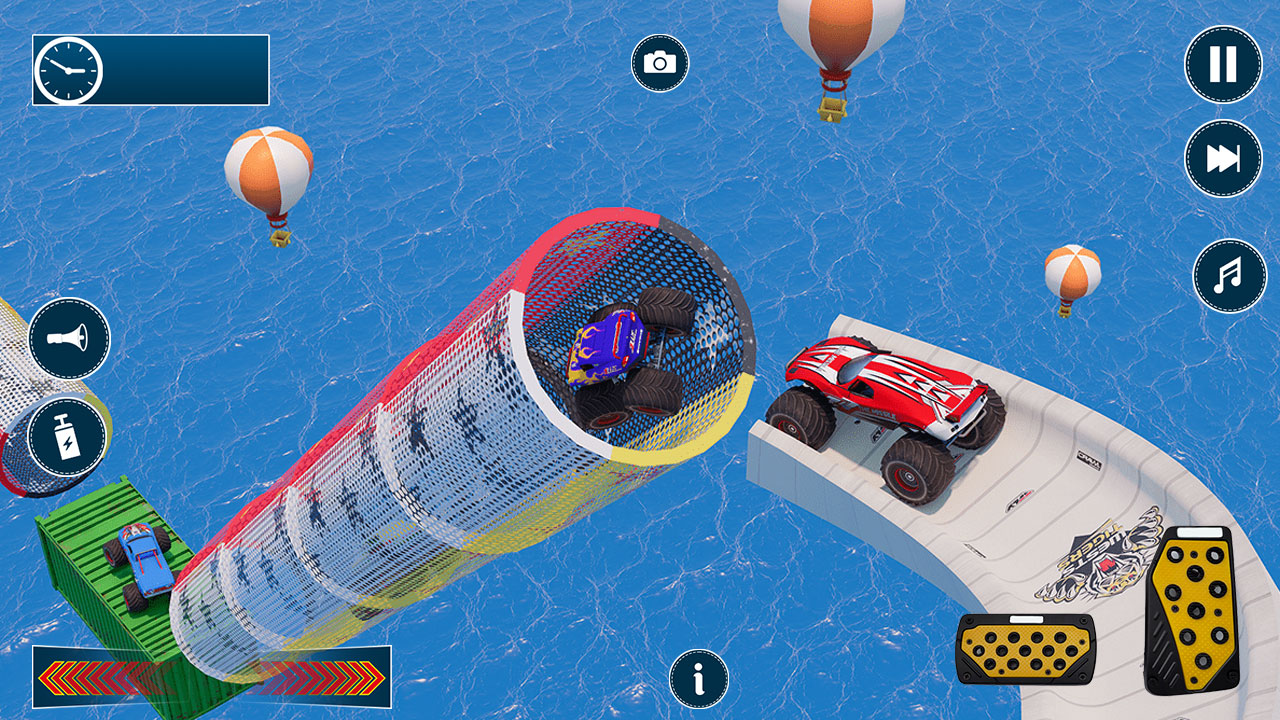
Task: Pause the game
Action: coord(1223,65)
